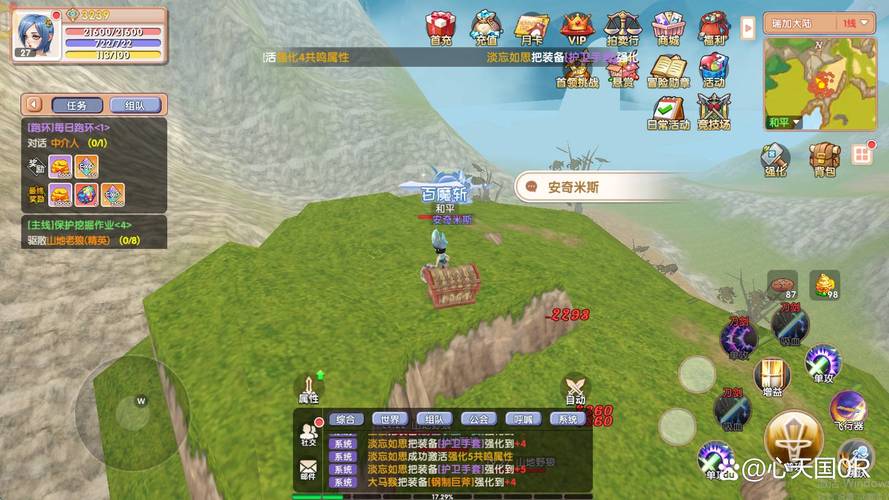The width and height of the screenshot is (889, 500).
Task: Enter the 竞技场 arena
Action: click(713, 110)
